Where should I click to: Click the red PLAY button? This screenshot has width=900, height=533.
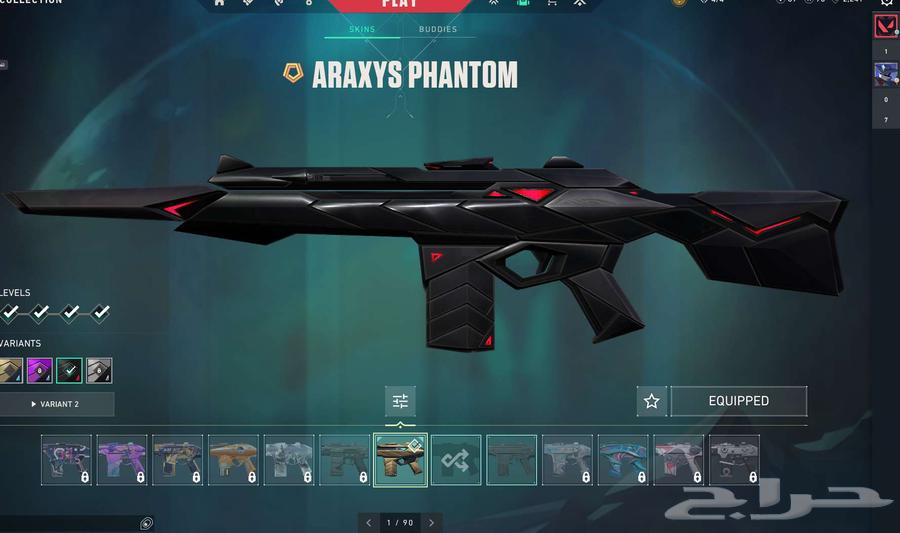[400, 5]
